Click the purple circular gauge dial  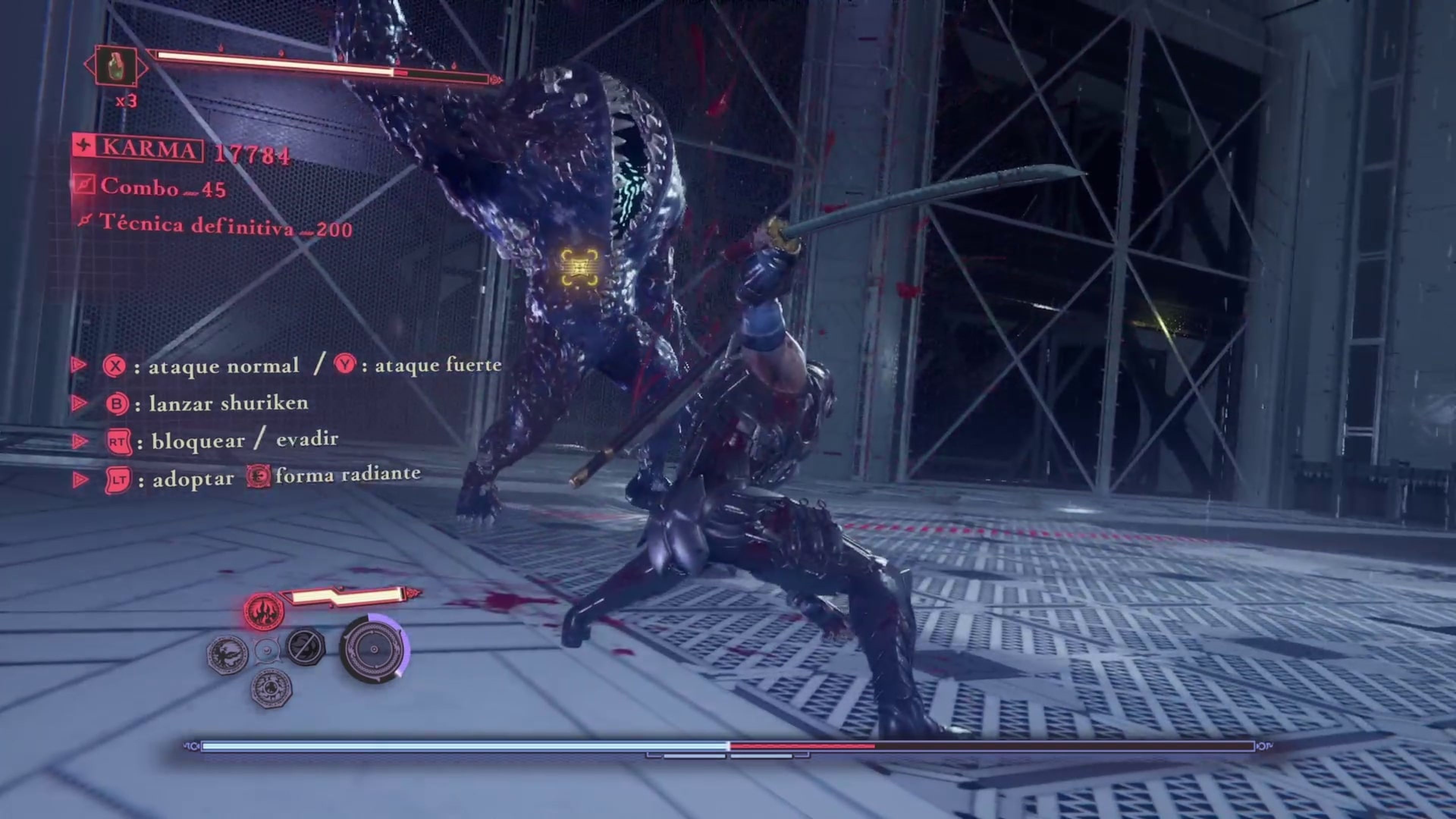tap(373, 650)
